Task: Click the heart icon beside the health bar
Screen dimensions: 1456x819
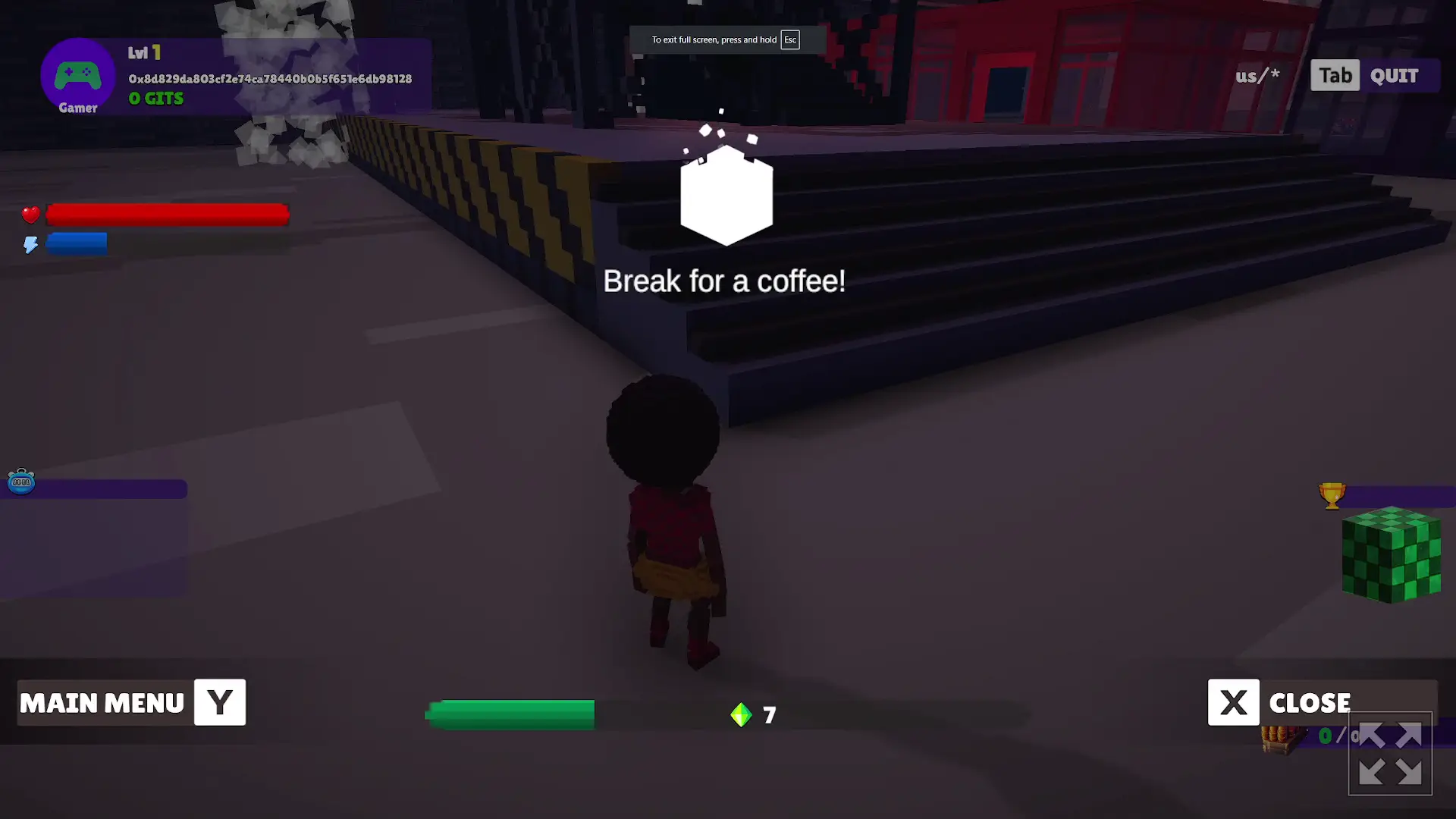Action: 30,215
